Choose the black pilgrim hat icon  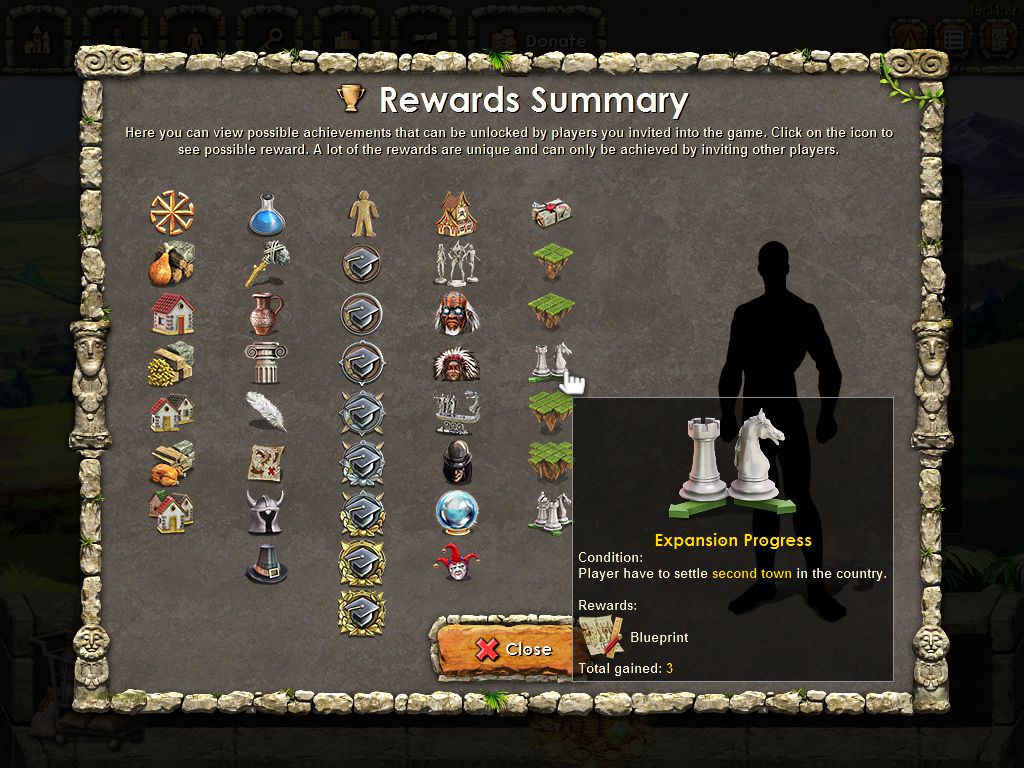266,563
